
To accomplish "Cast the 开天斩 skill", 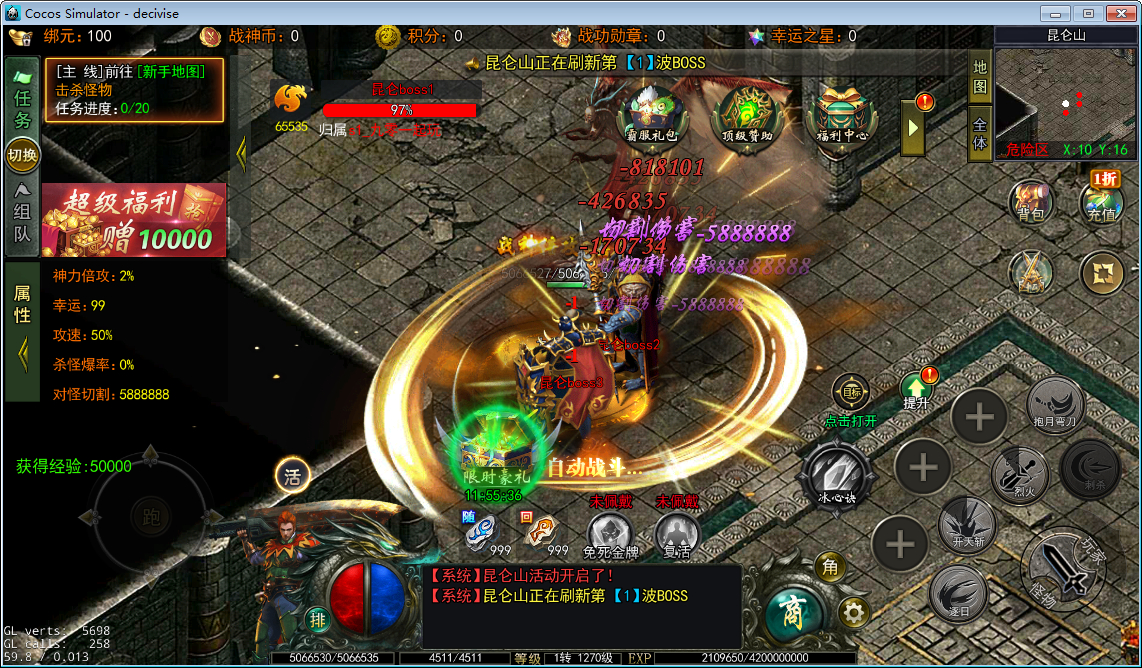I will coord(967,525).
